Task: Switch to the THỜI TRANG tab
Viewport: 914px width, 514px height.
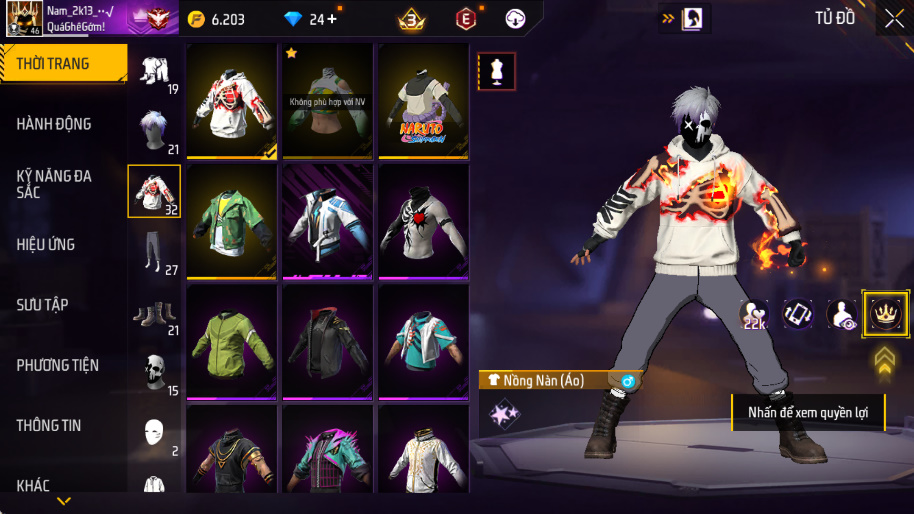Action: click(x=60, y=64)
